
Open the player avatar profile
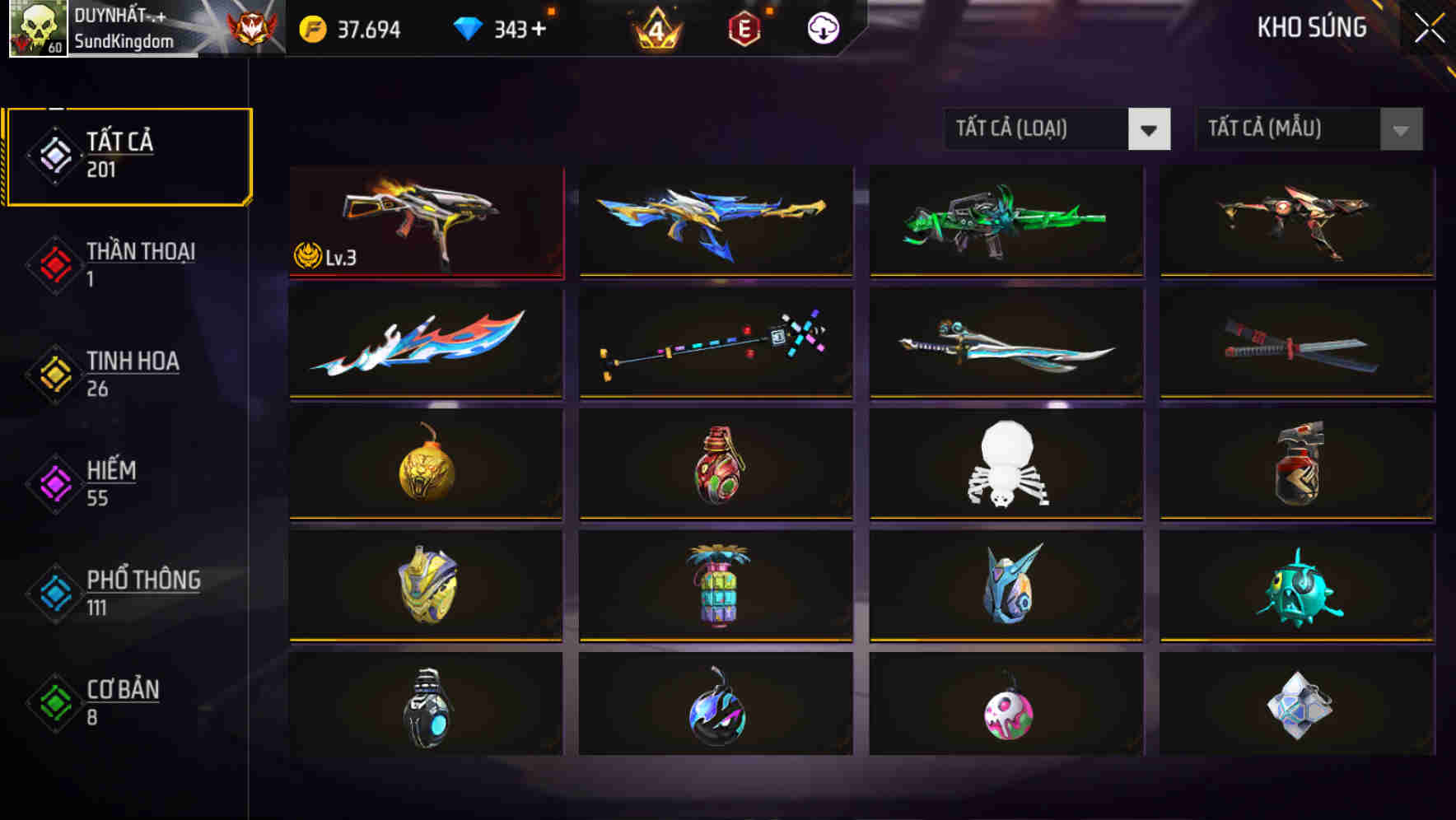click(37, 30)
